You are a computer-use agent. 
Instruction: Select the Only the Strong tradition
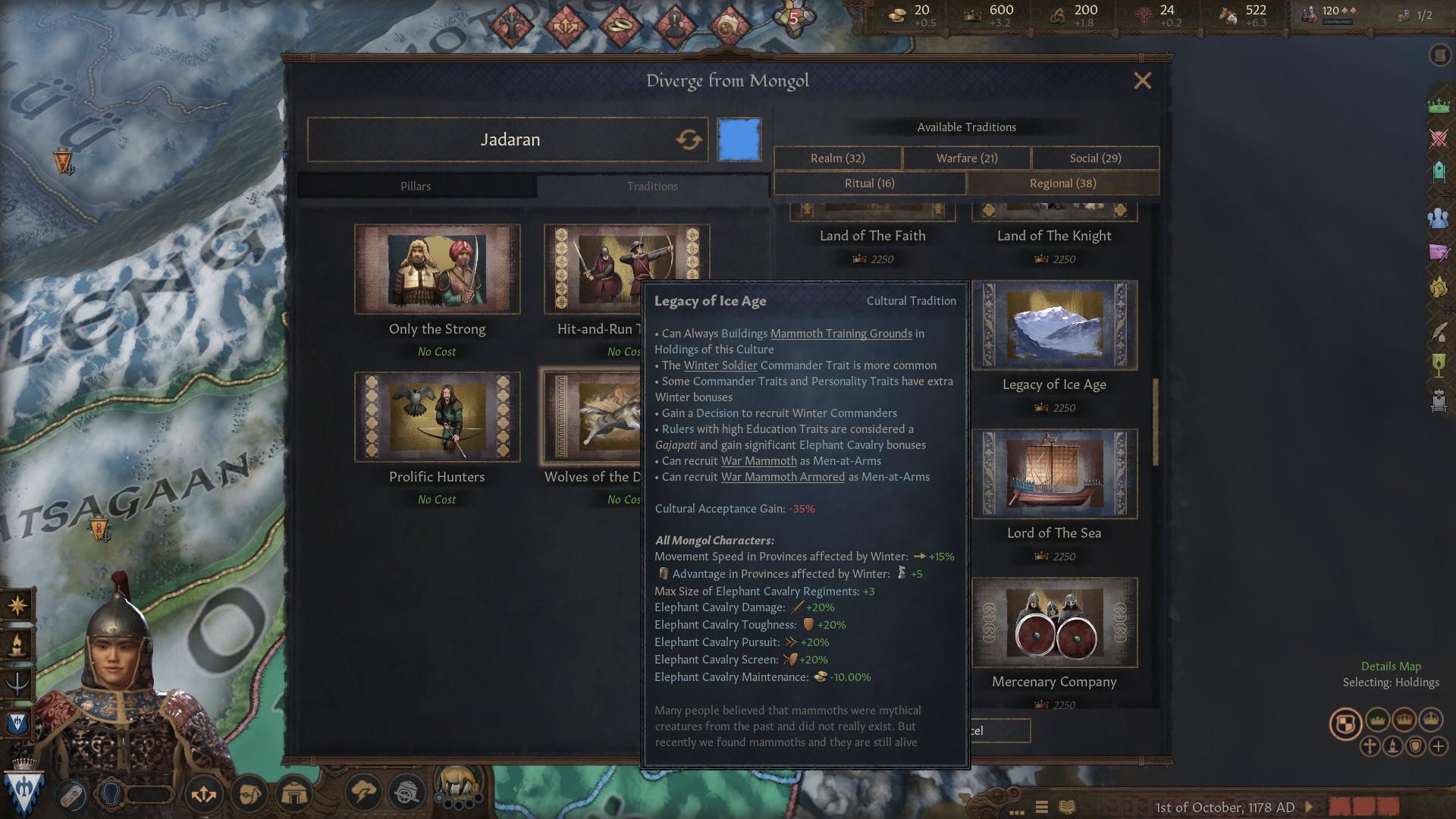tap(437, 269)
